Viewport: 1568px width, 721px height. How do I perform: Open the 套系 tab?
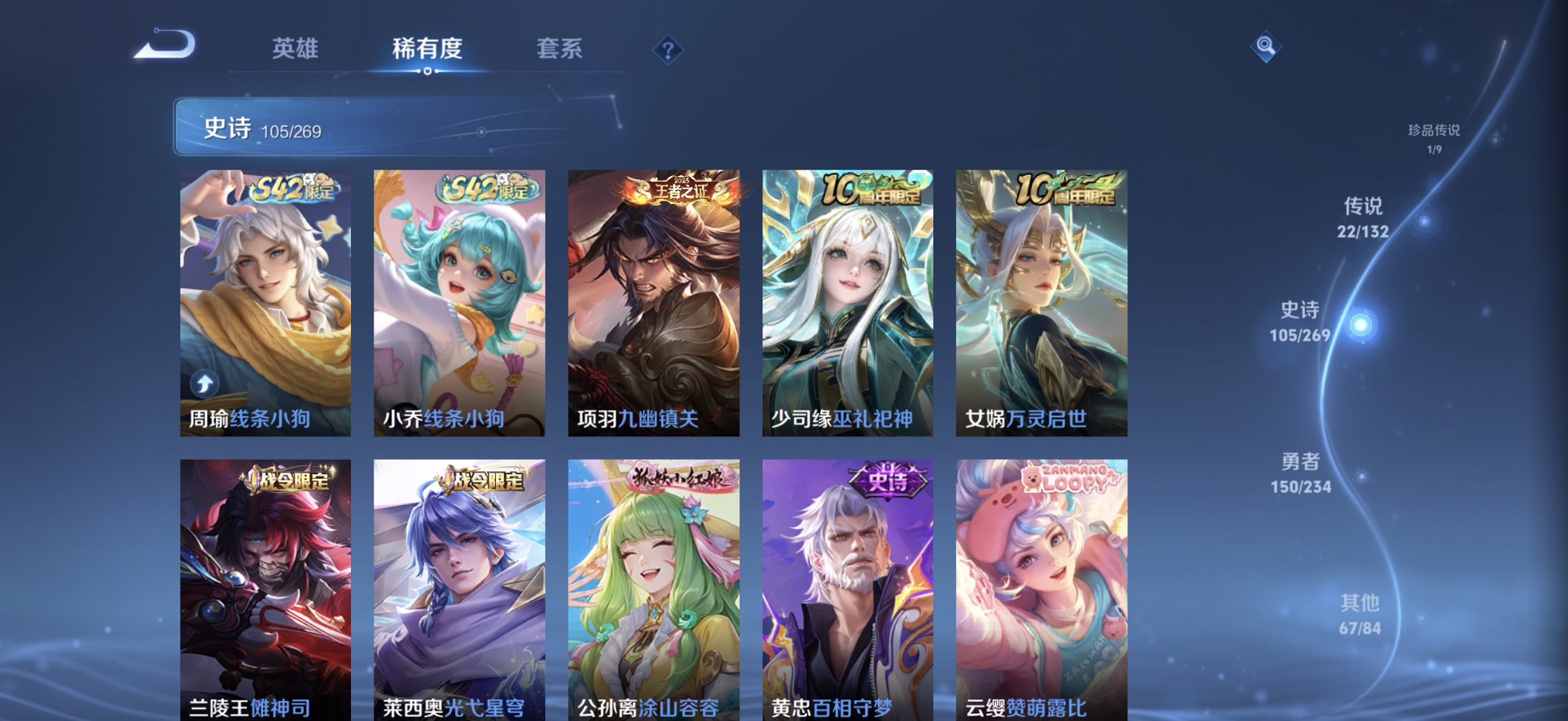(x=561, y=49)
